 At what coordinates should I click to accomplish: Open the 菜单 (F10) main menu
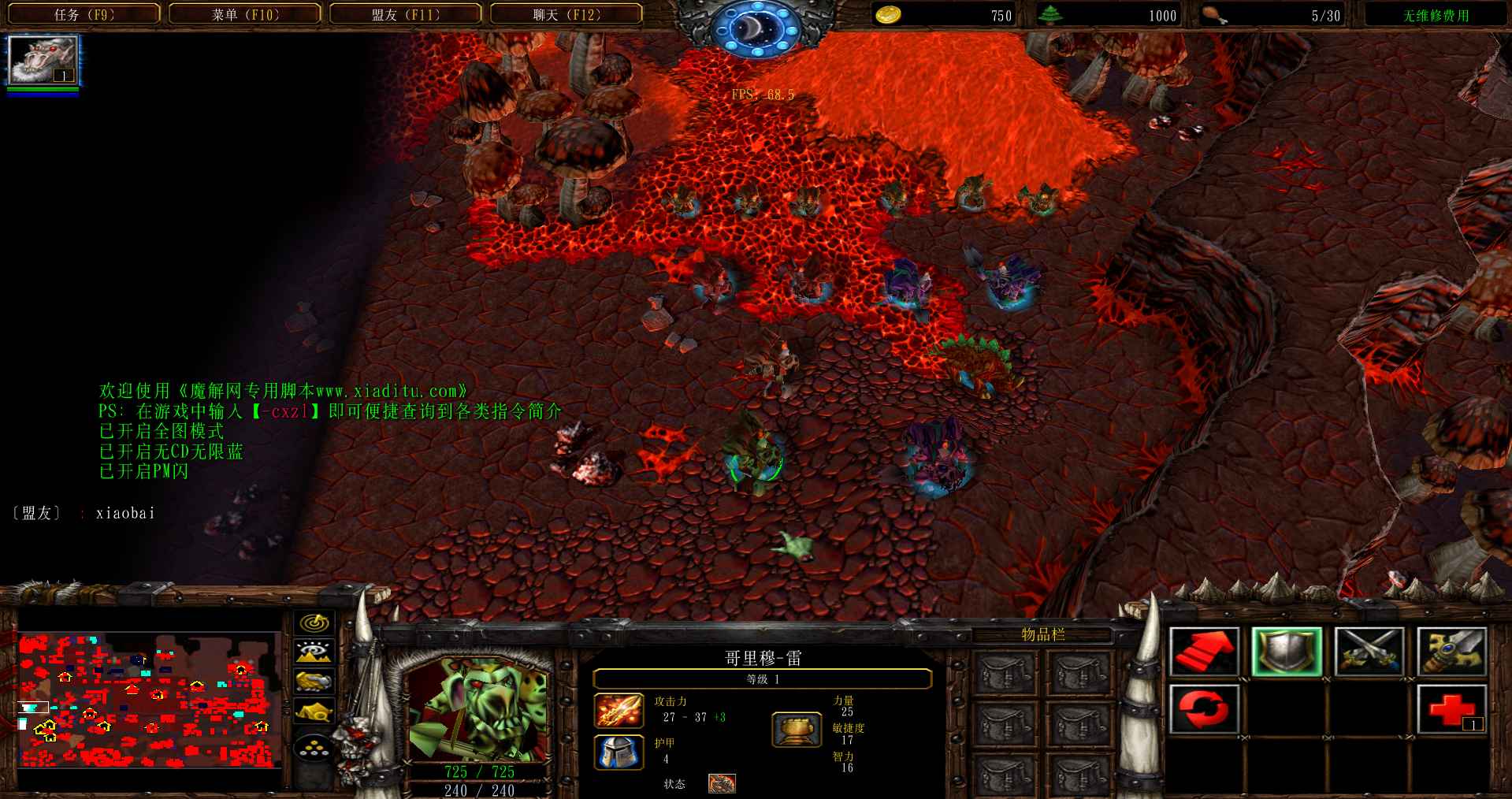[245, 14]
